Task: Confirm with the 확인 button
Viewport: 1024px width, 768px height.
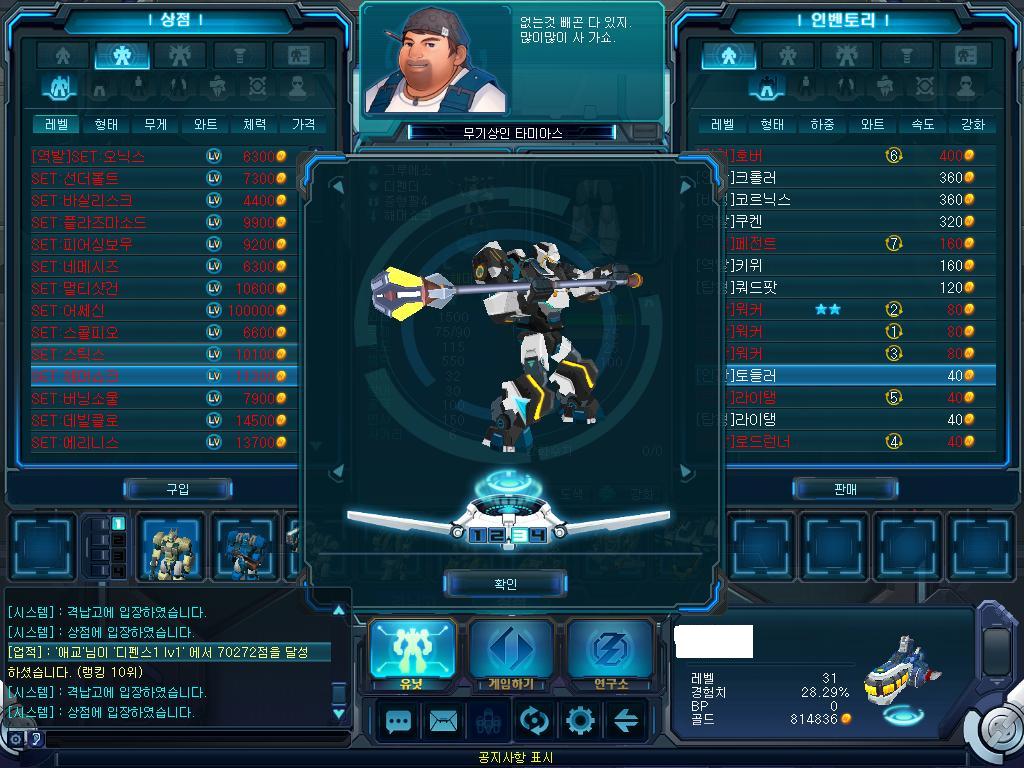Action: point(505,584)
